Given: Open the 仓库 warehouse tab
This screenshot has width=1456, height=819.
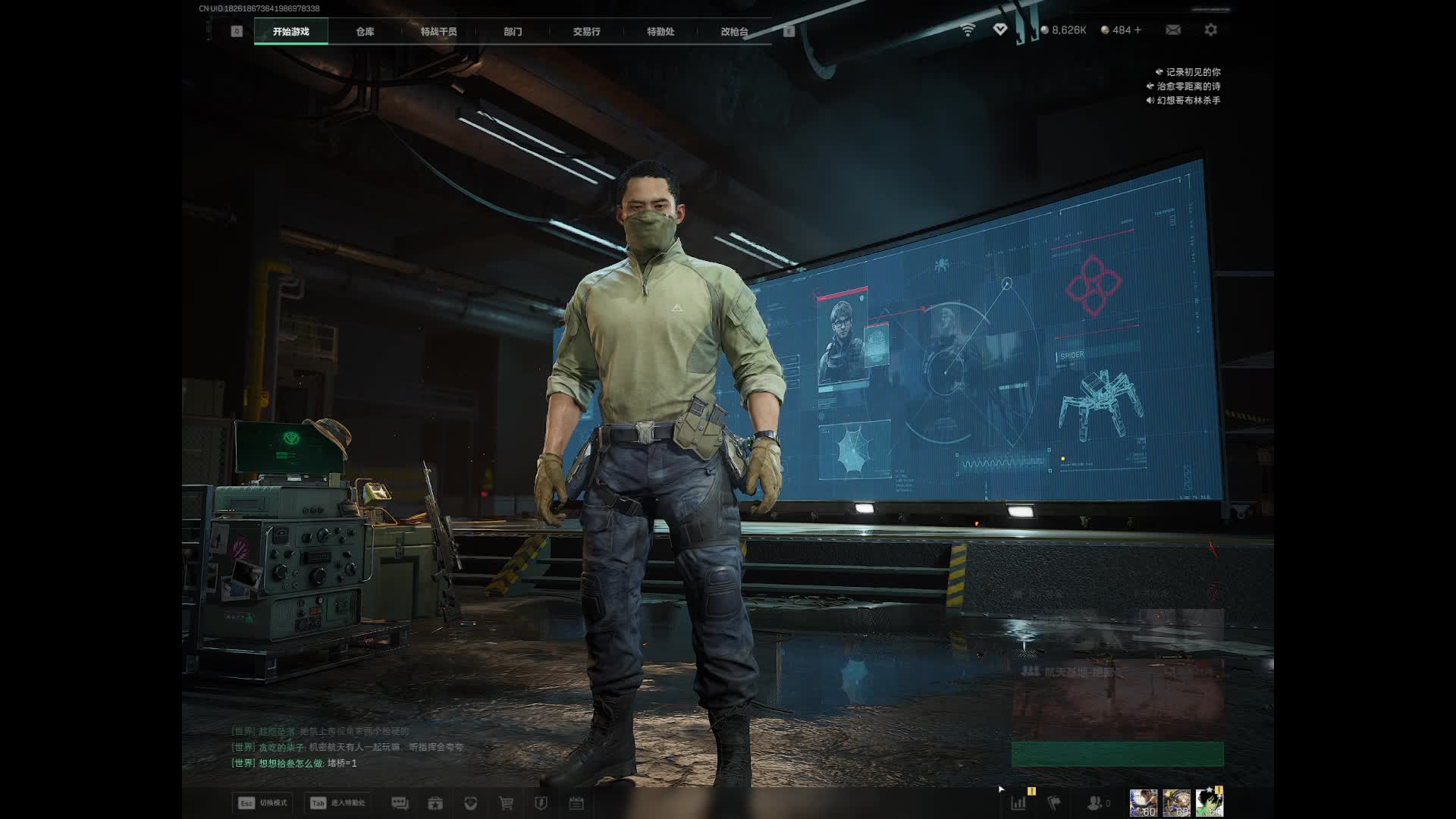Looking at the screenshot, I should (x=365, y=31).
